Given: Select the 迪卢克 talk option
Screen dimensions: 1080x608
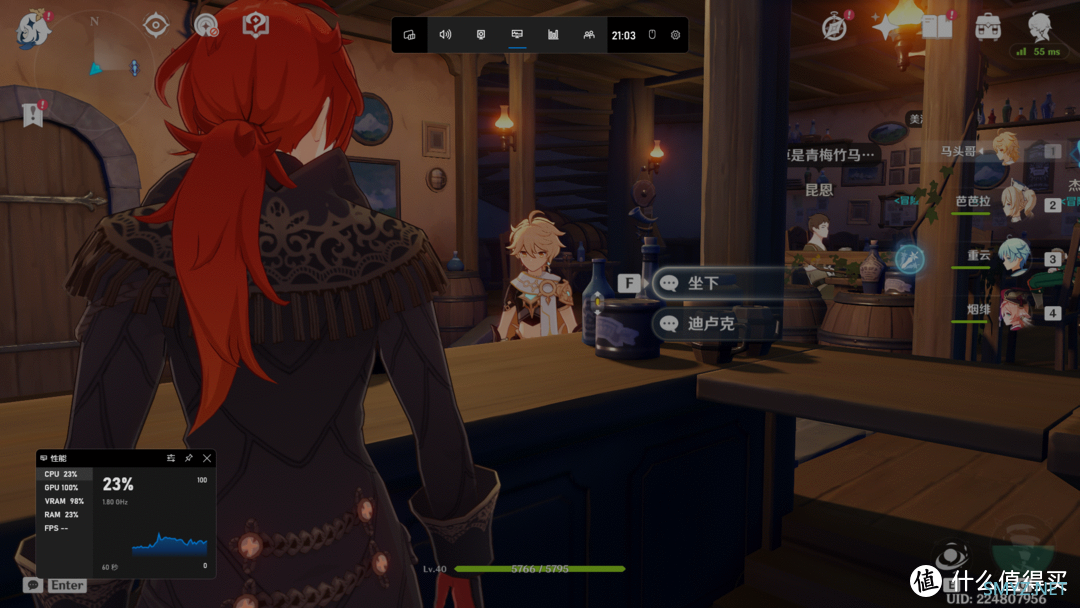Looking at the screenshot, I should [716, 324].
